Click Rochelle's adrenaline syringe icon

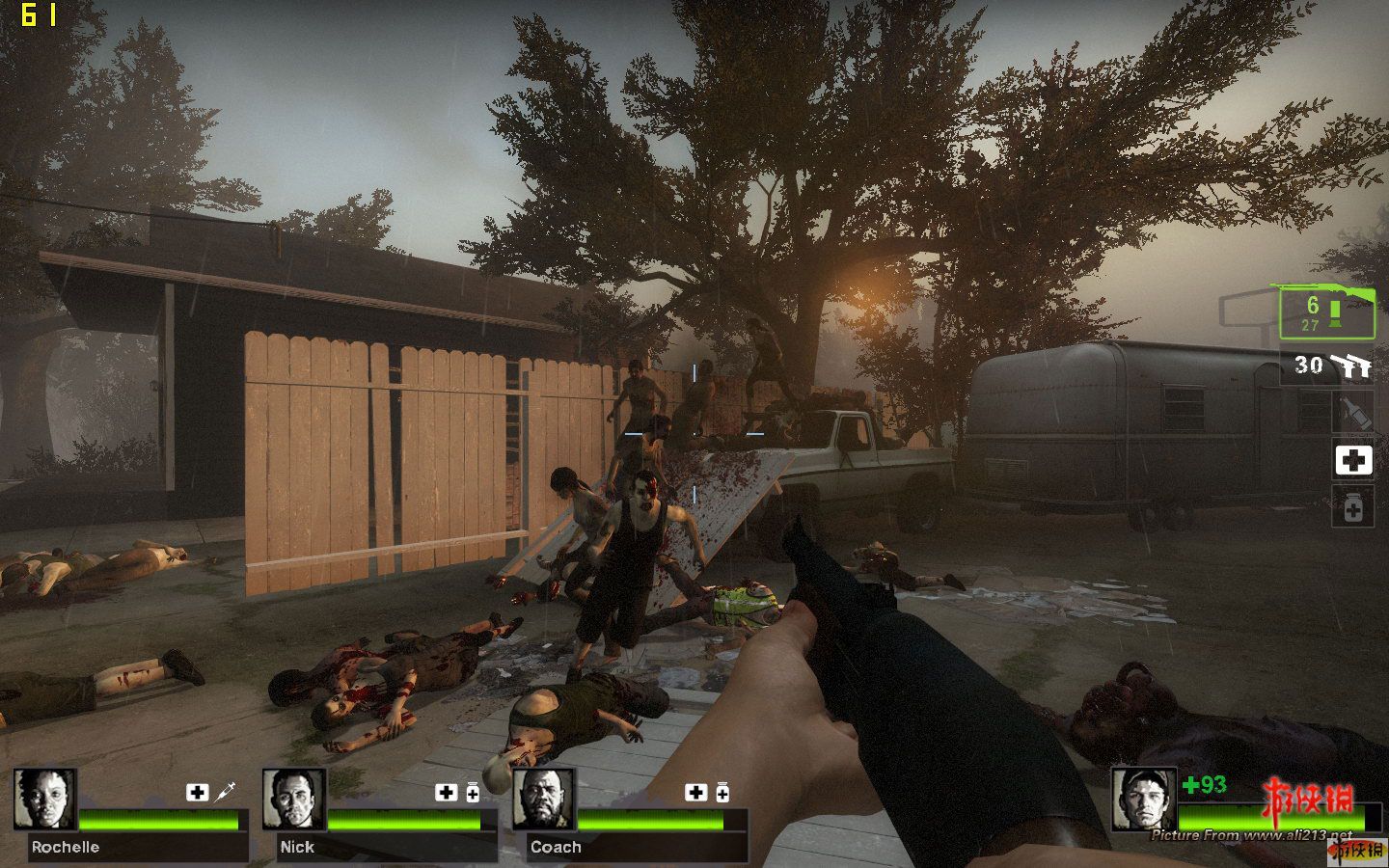point(226,792)
